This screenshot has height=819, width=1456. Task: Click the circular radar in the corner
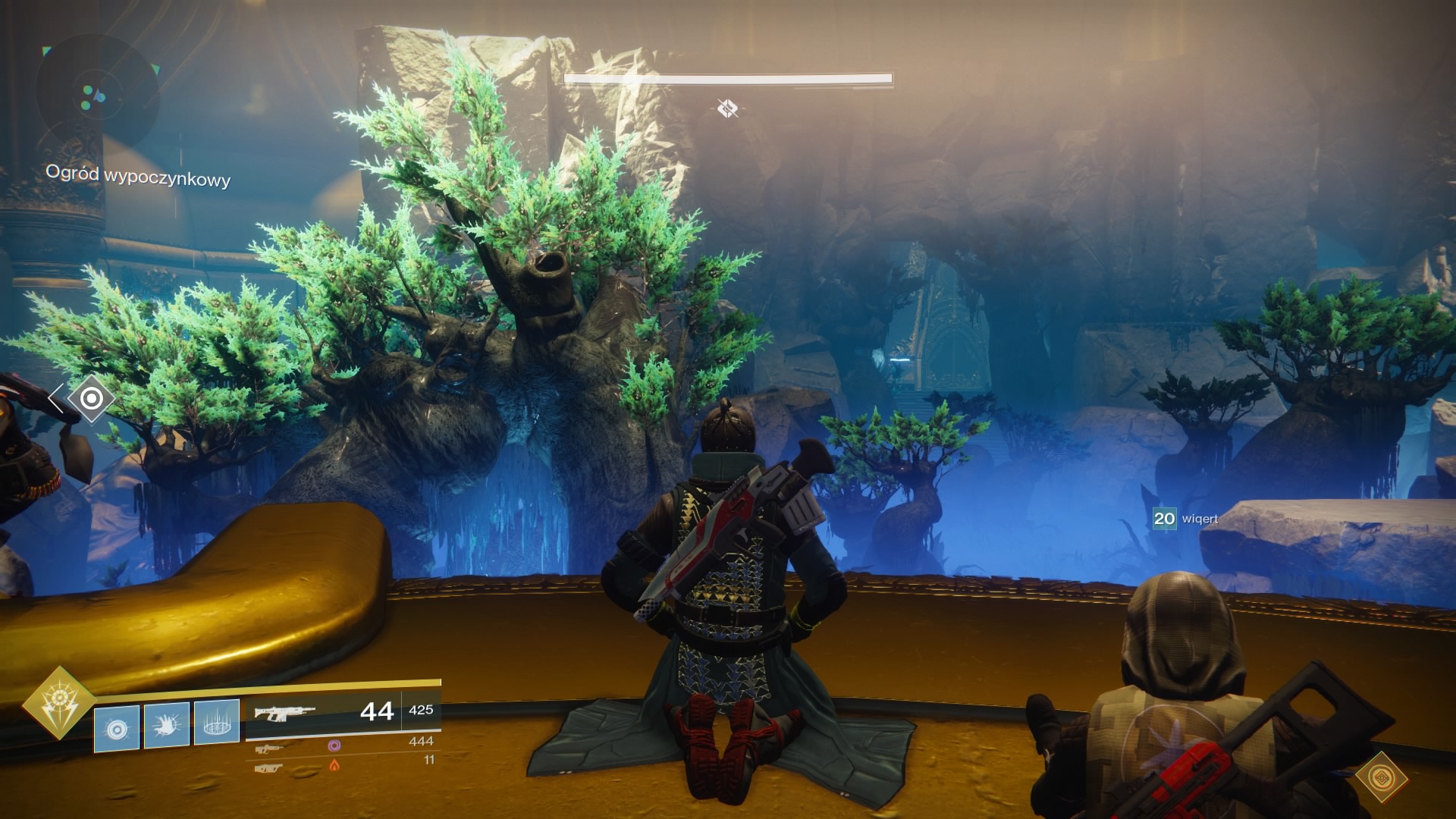pyautogui.click(x=96, y=96)
